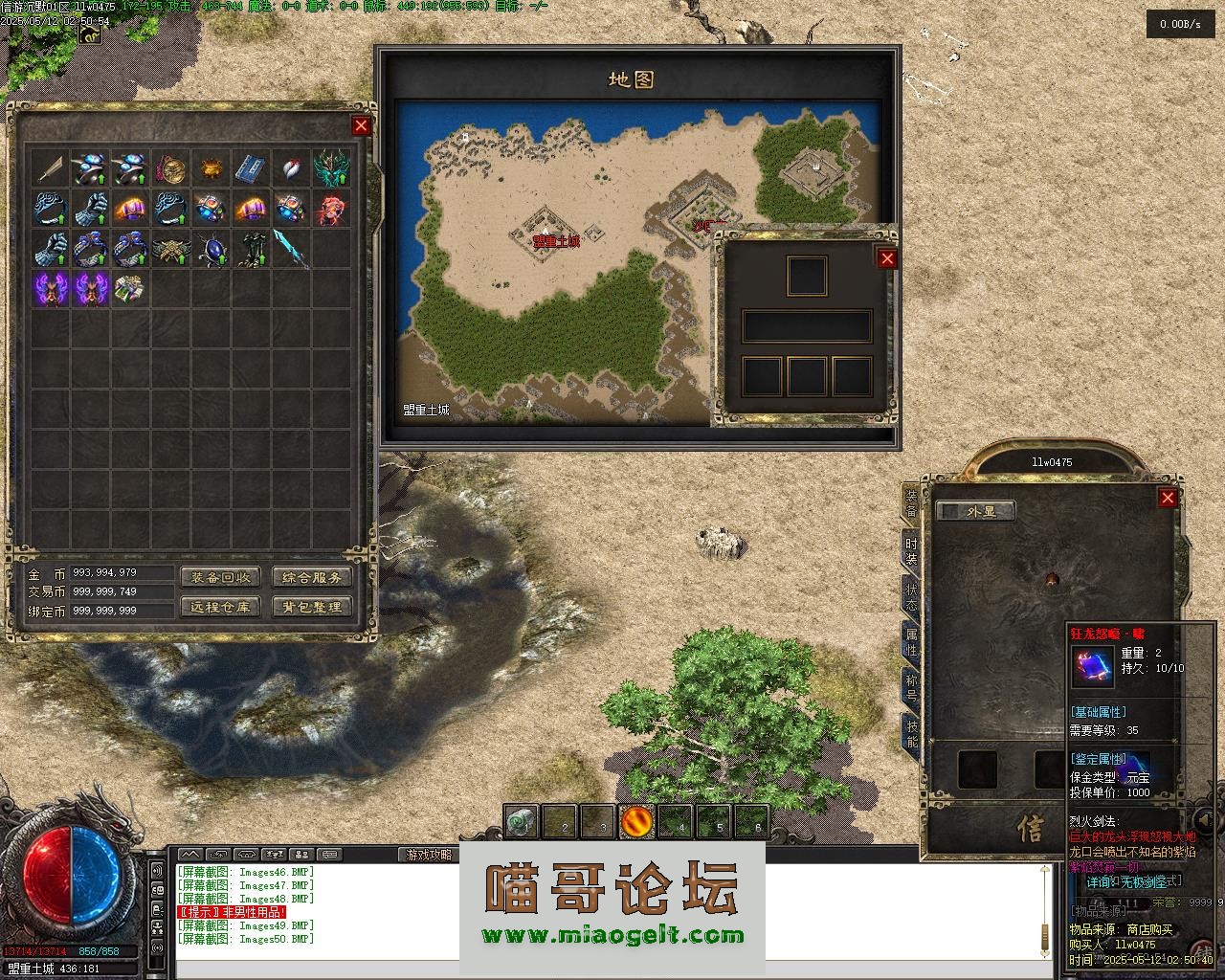Close the inventory bag window
This screenshot has height=980, width=1225.
[361, 125]
